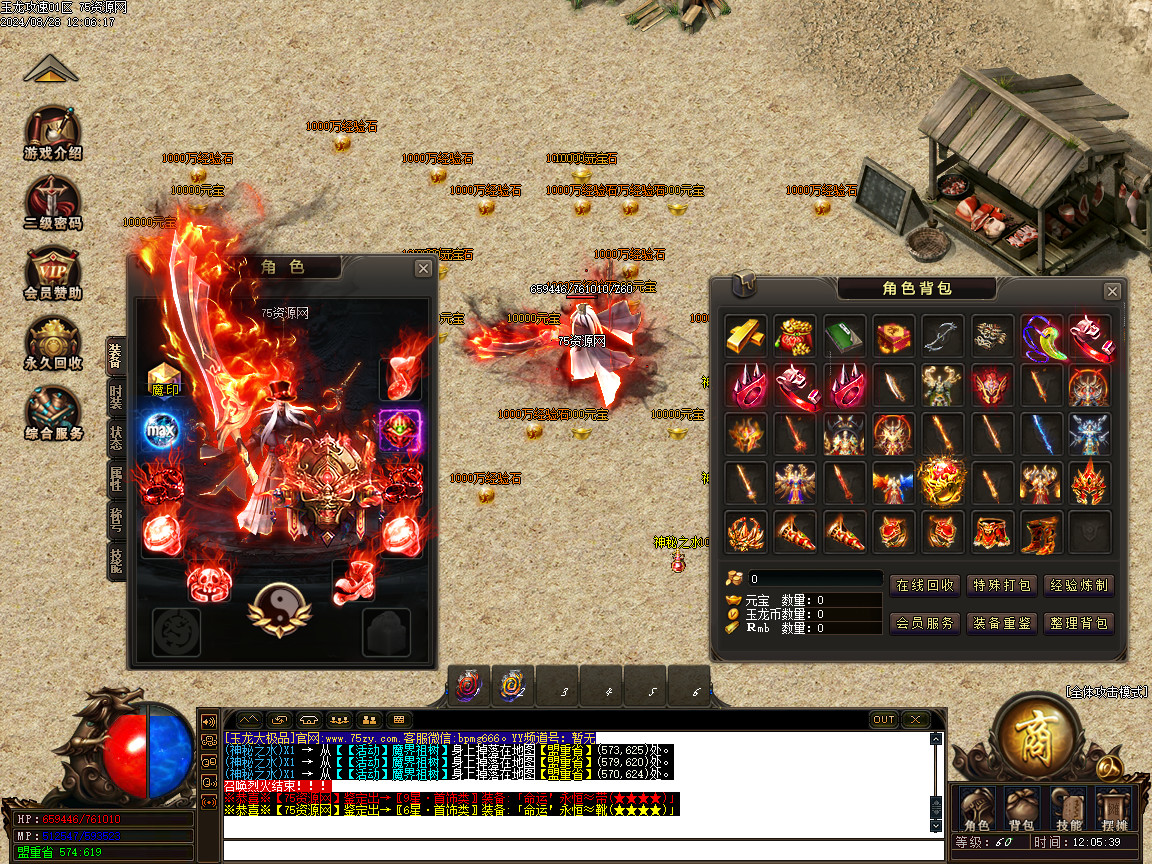Select the gold bar item in the bag

pos(746,336)
